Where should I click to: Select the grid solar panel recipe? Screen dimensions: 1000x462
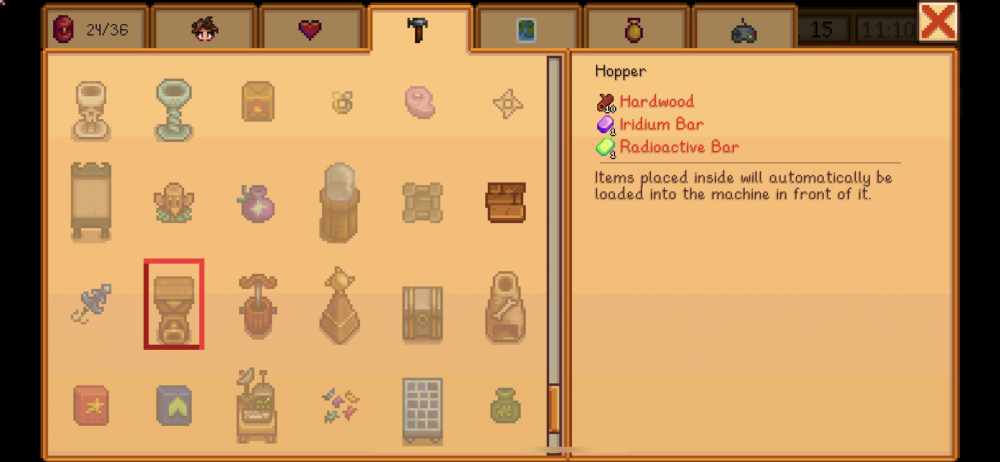click(x=423, y=408)
